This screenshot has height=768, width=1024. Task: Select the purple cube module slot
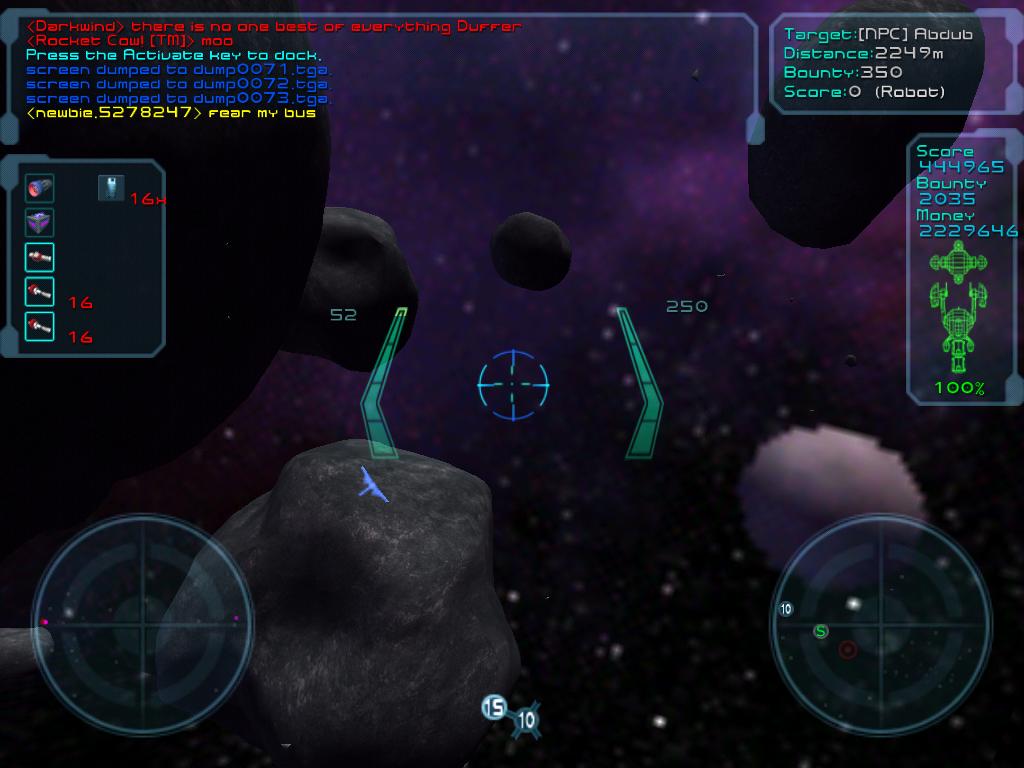click(x=39, y=222)
